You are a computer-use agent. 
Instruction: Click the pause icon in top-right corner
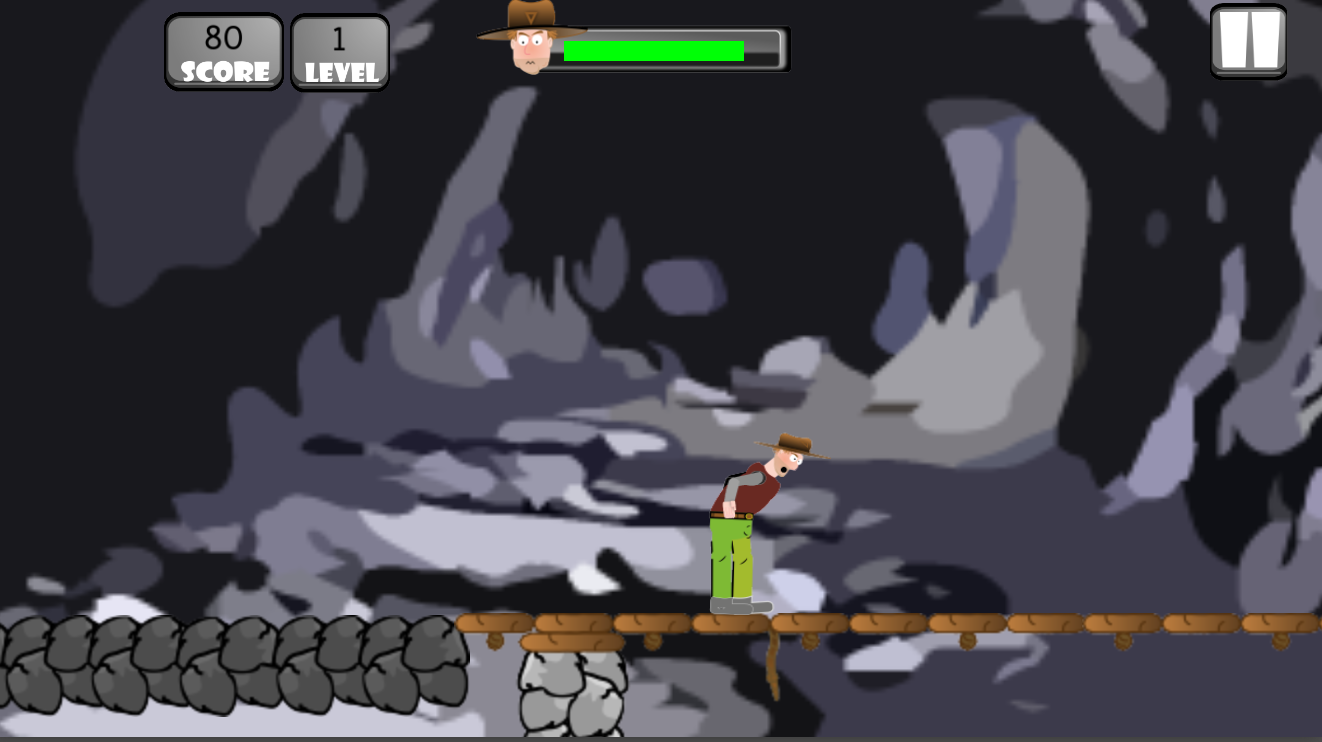pyautogui.click(x=1248, y=42)
